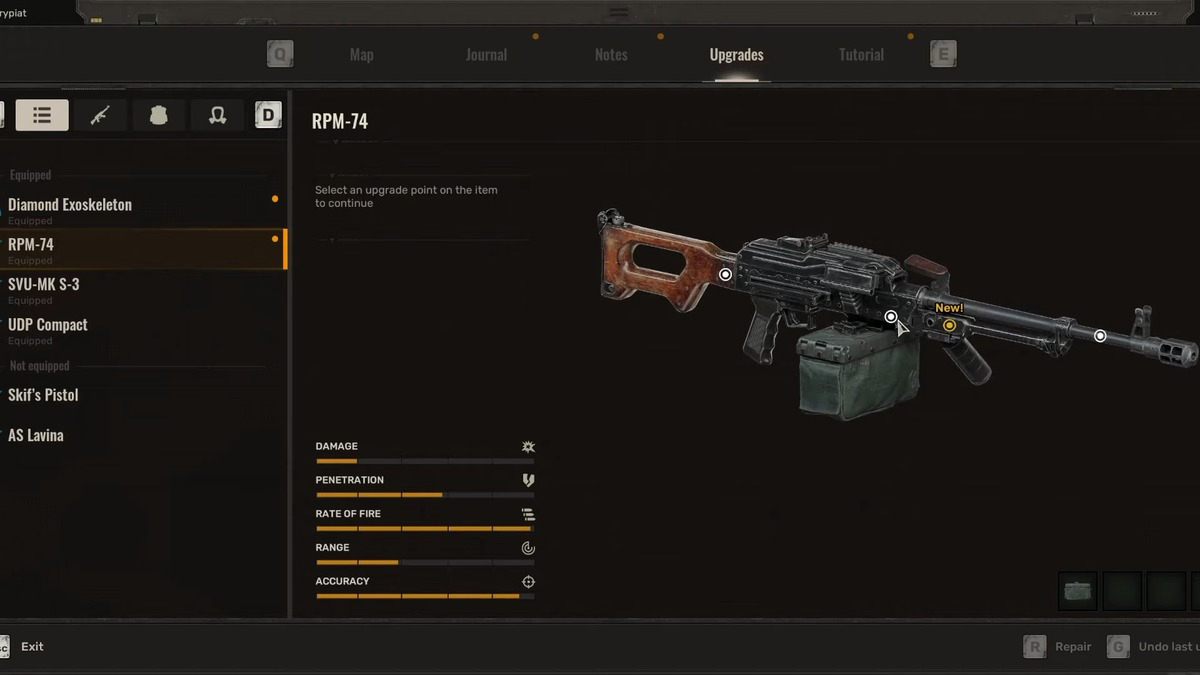Select AS Lavina in the list
Image resolution: width=1200 pixels, height=675 pixels.
(36, 435)
